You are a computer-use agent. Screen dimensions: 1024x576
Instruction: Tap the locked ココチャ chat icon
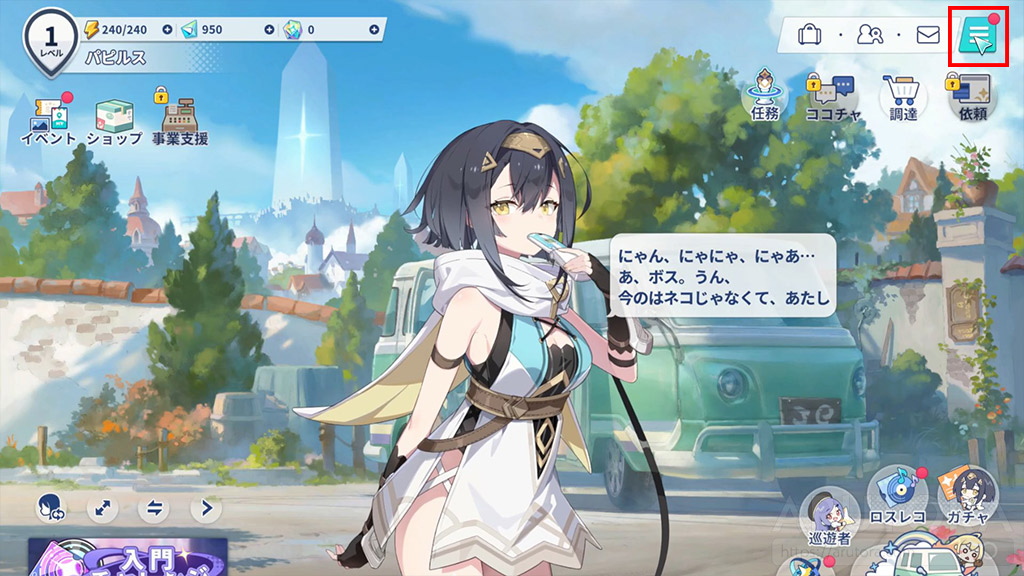click(x=834, y=98)
